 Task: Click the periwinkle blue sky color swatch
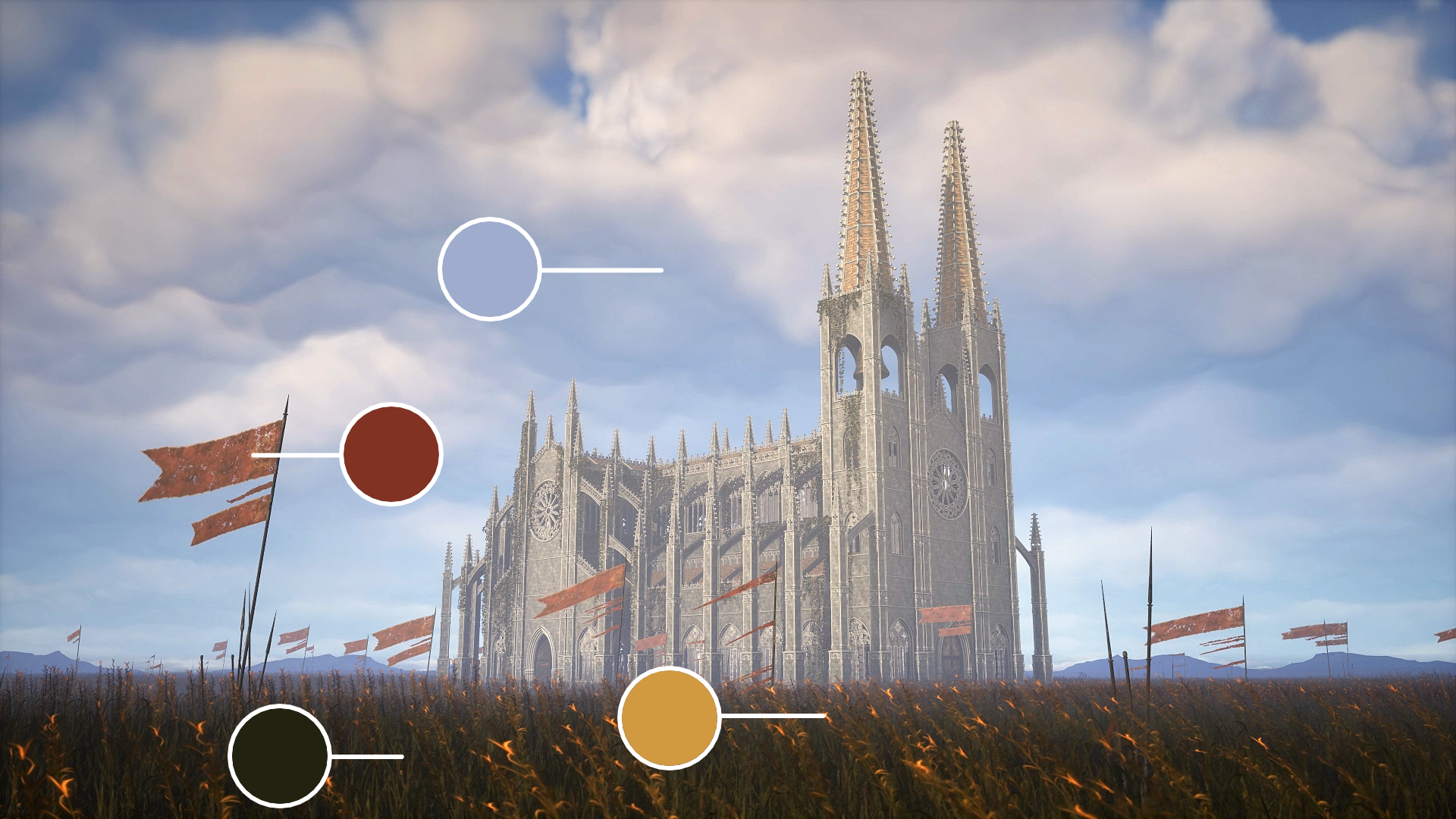[x=489, y=269]
